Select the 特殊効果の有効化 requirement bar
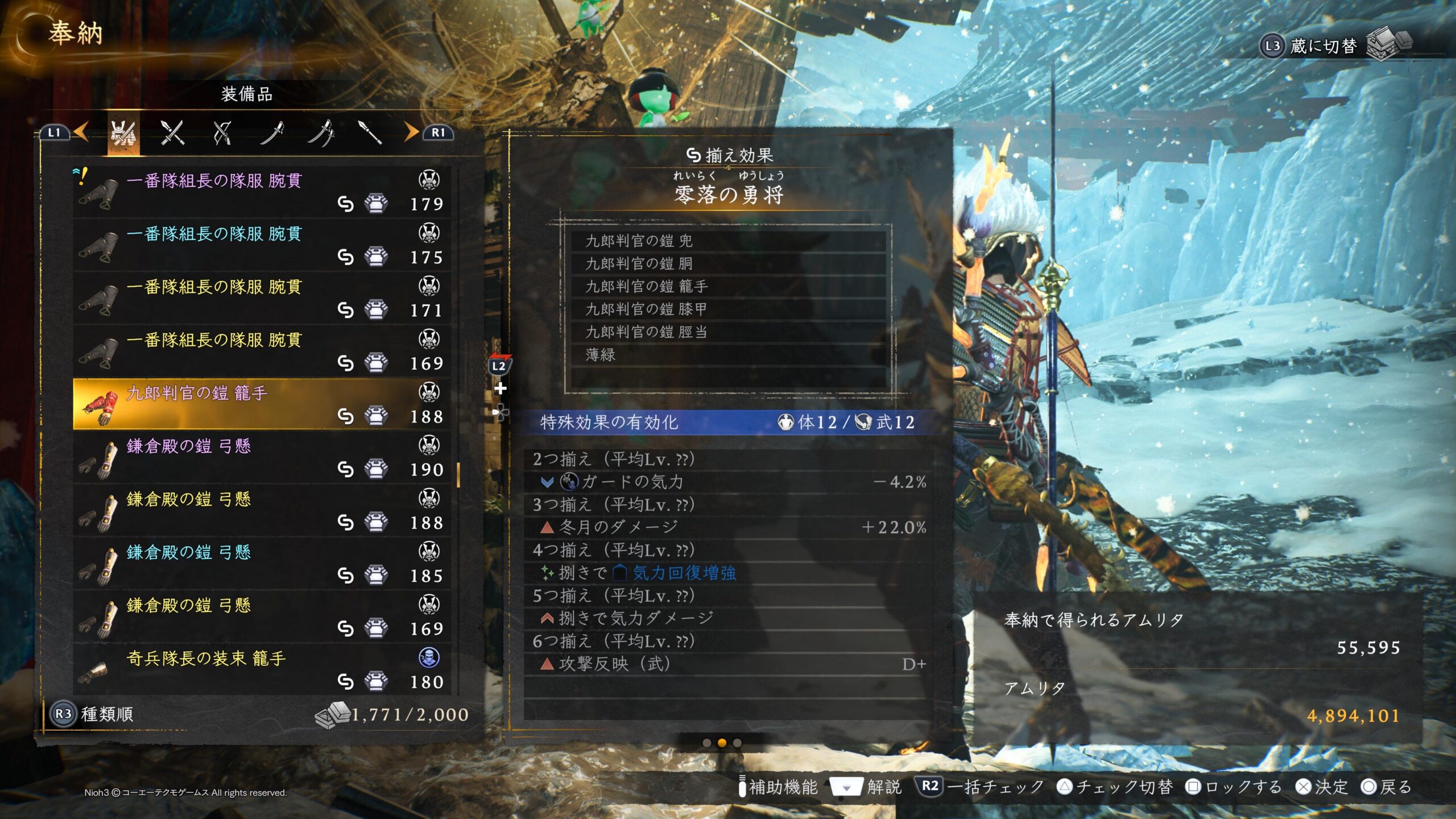Image resolution: width=1456 pixels, height=819 pixels. pos(728,423)
